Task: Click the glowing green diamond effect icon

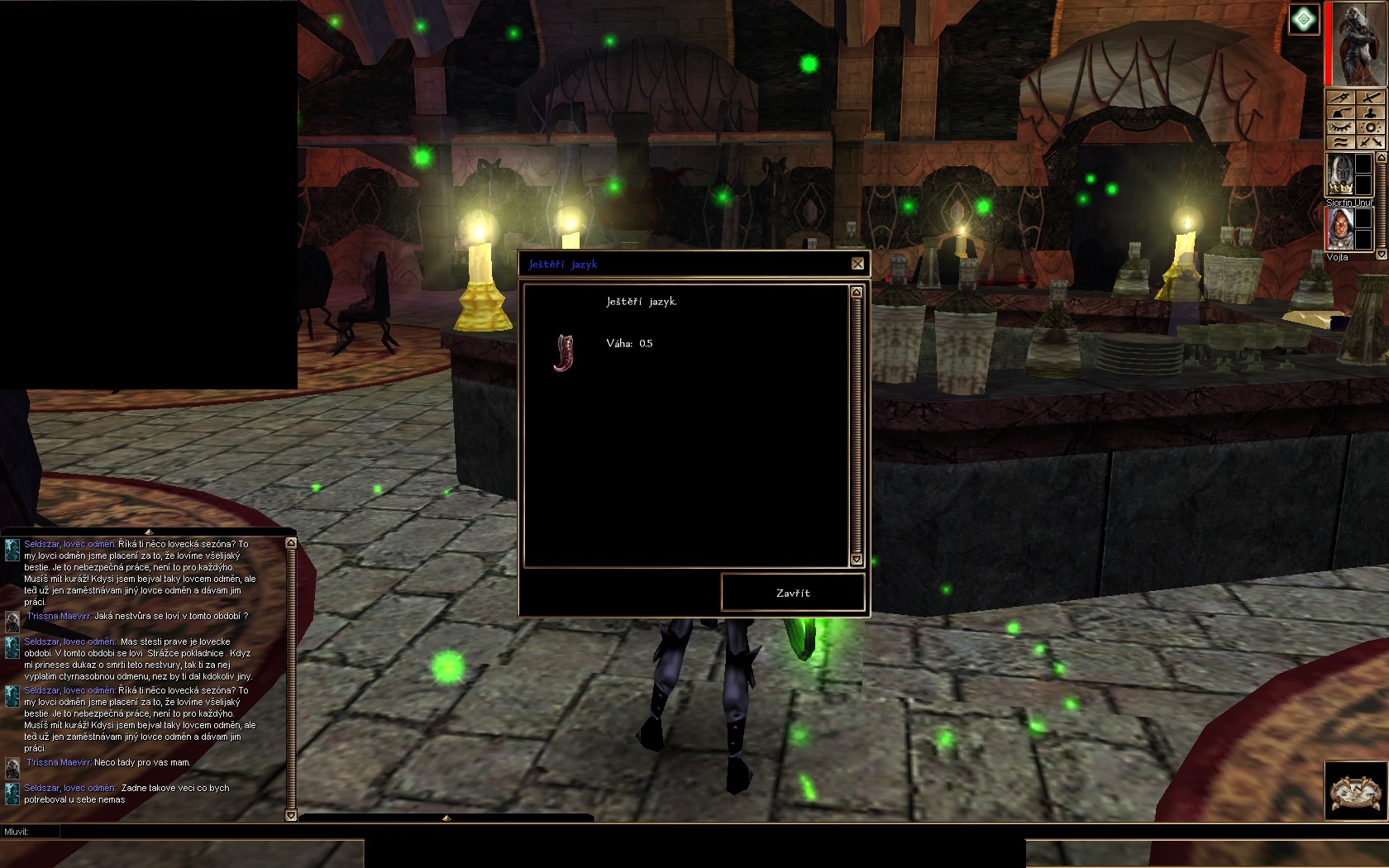Action: (x=1304, y=19)
